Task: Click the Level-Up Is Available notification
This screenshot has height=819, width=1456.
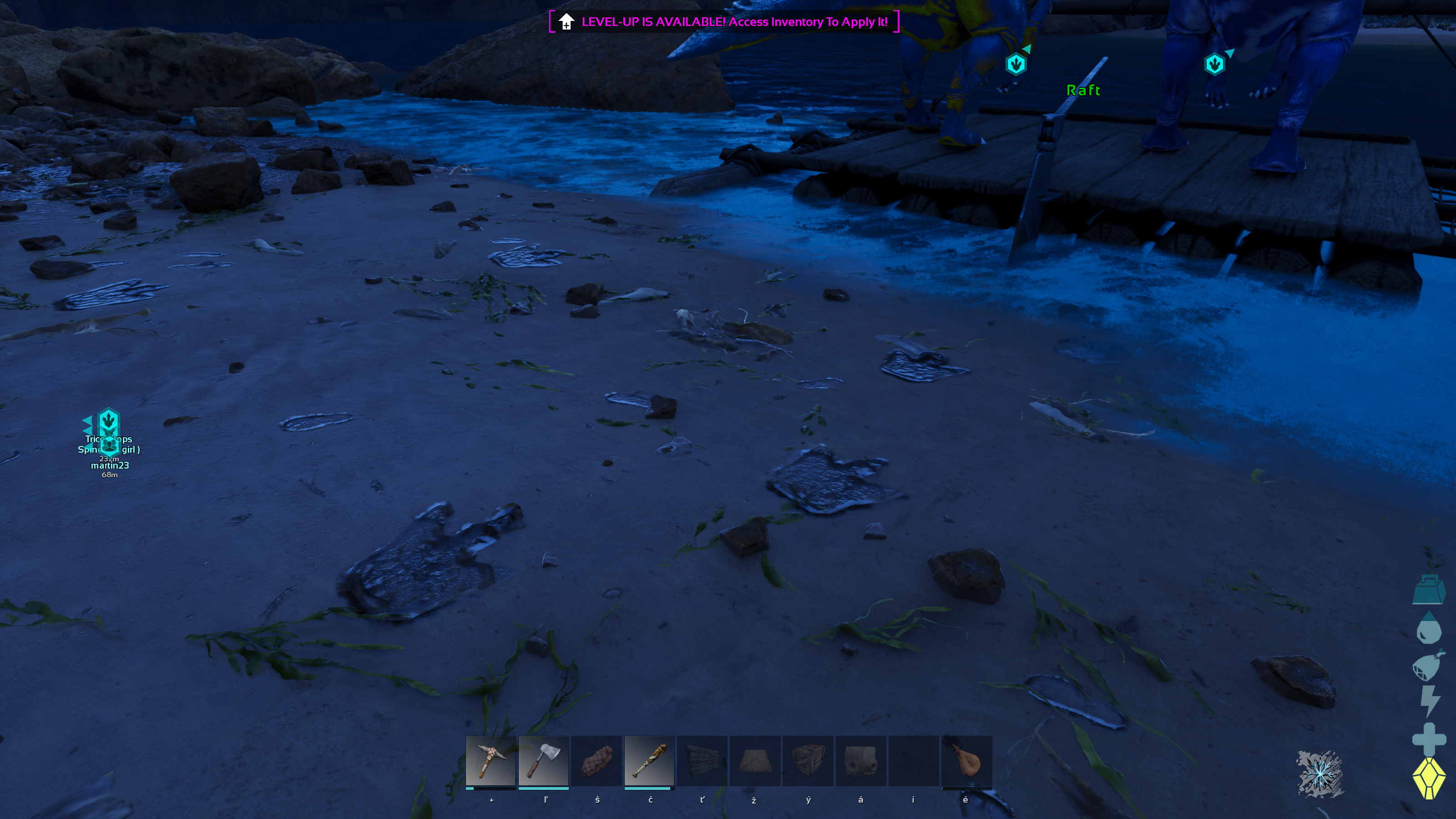Action: (724, 22)
